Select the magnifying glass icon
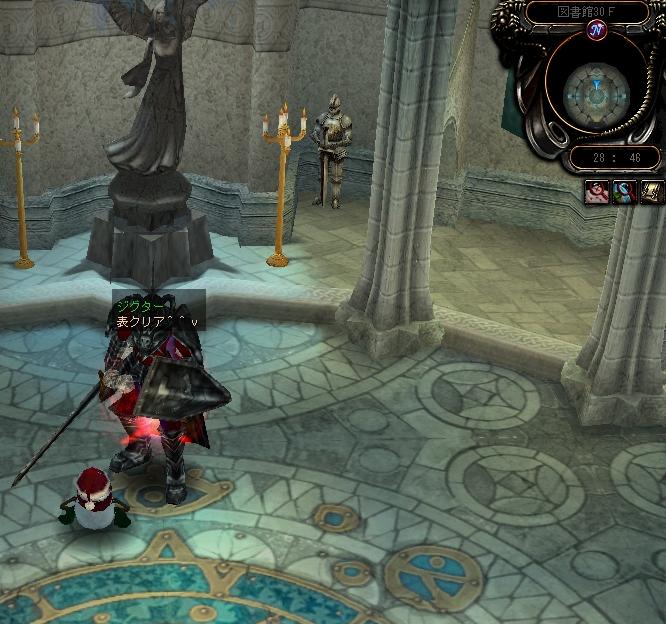The height and width of the screenshot is (624, 666). (x=624, y=190)
